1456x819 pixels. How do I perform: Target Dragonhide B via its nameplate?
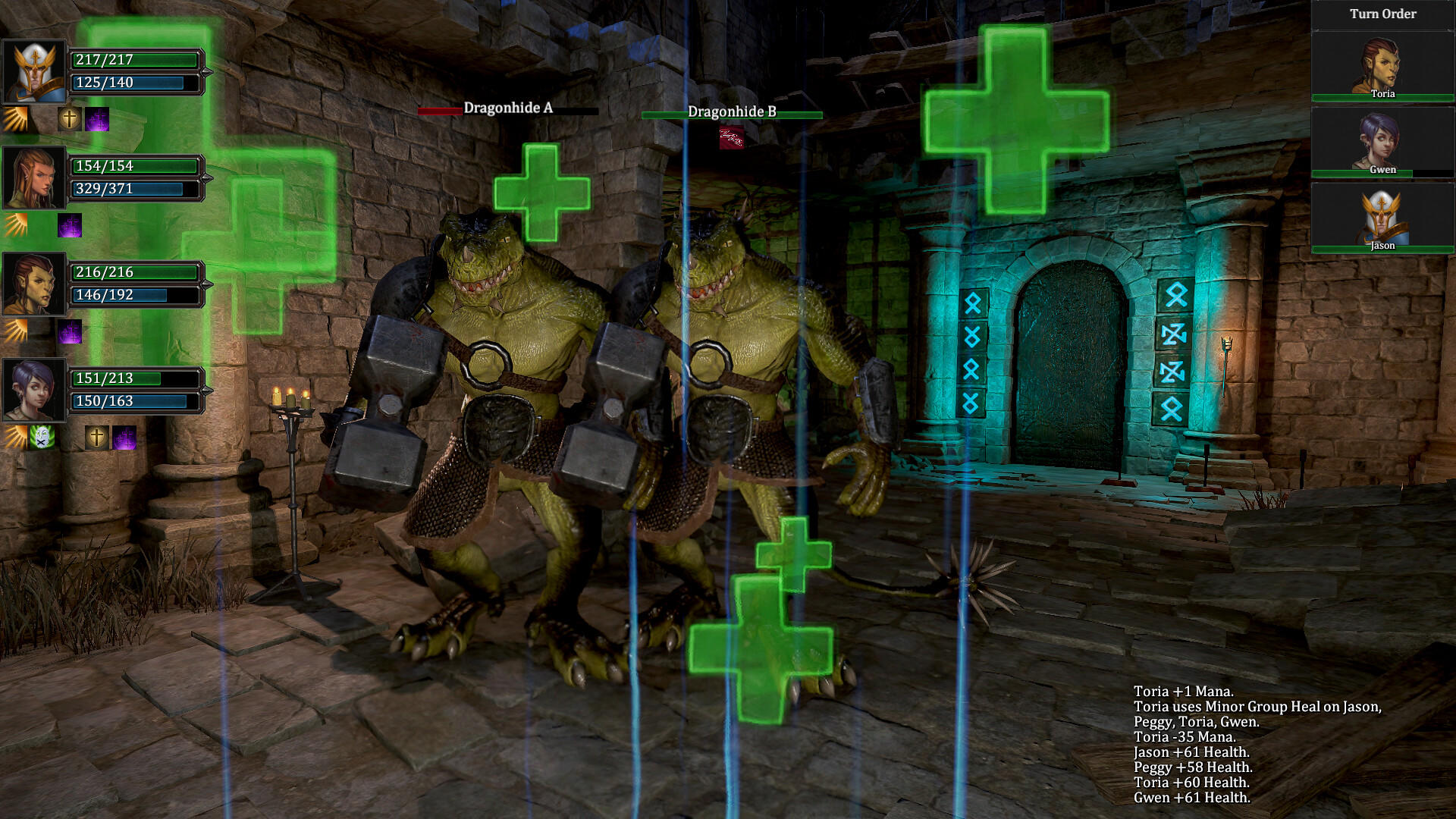click(732, 114)
